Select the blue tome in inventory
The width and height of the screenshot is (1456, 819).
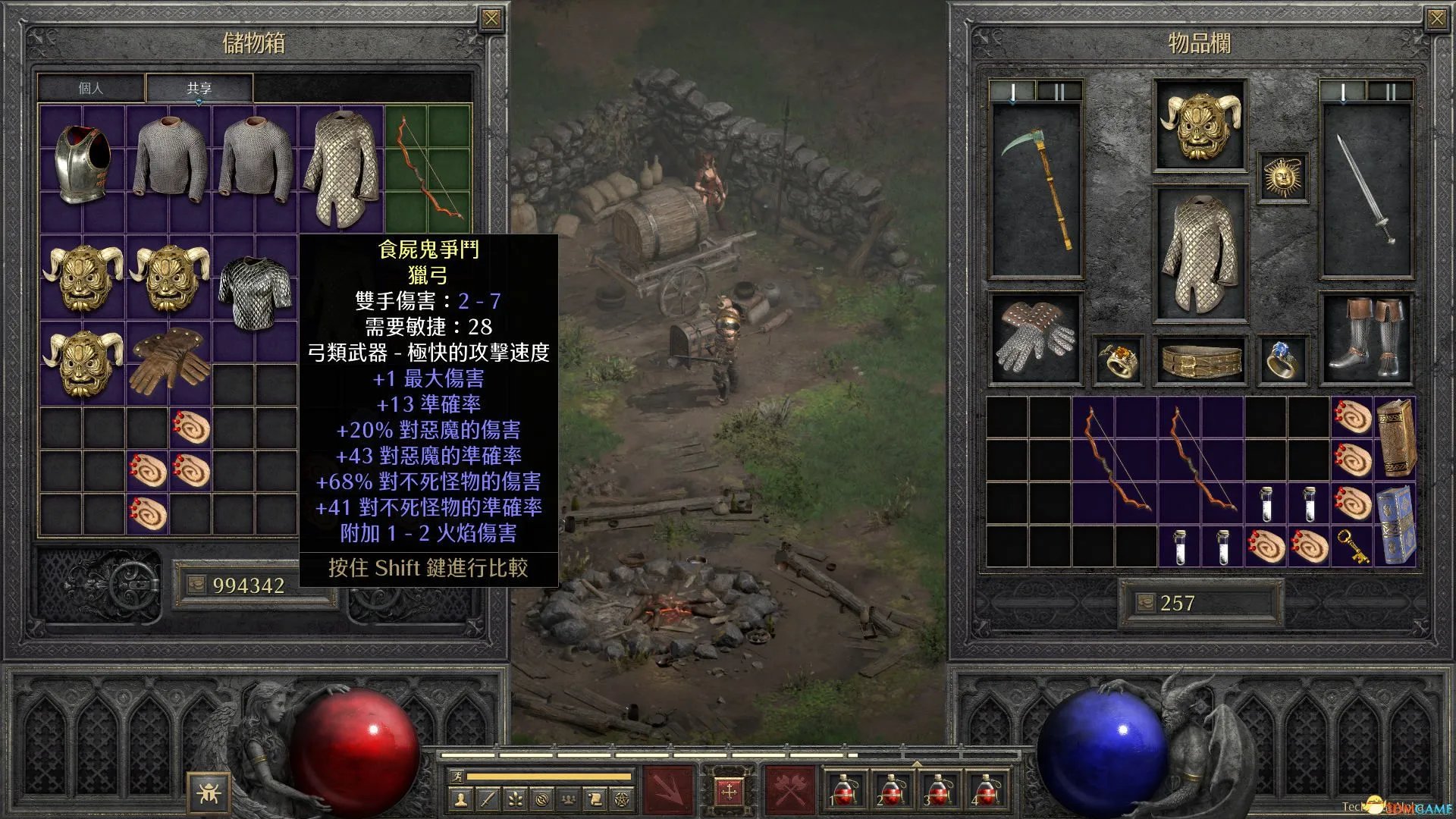(1395, 525)
